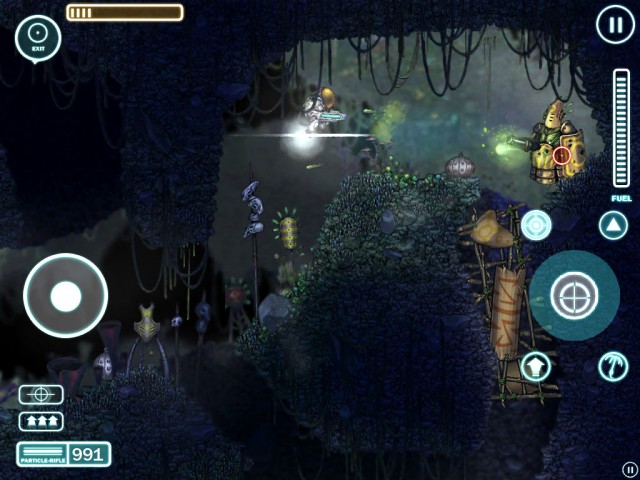Screen dimensions: 640x480
Task: Select the crosshair weapon mode slot
Action: coord(41,395)
